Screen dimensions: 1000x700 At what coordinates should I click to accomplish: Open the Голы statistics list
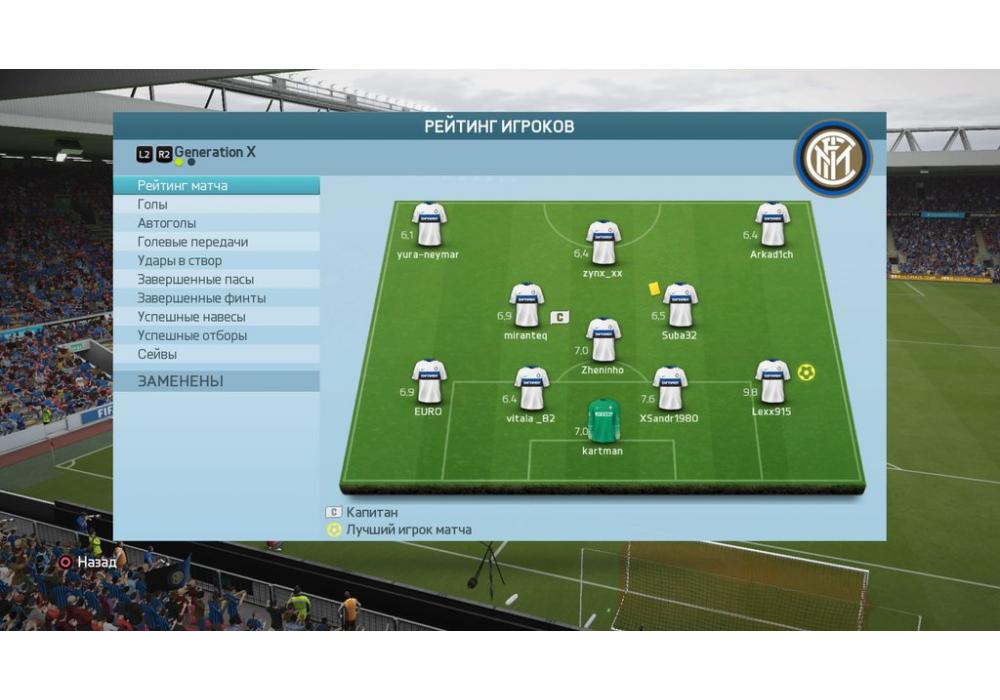[153, 205]
